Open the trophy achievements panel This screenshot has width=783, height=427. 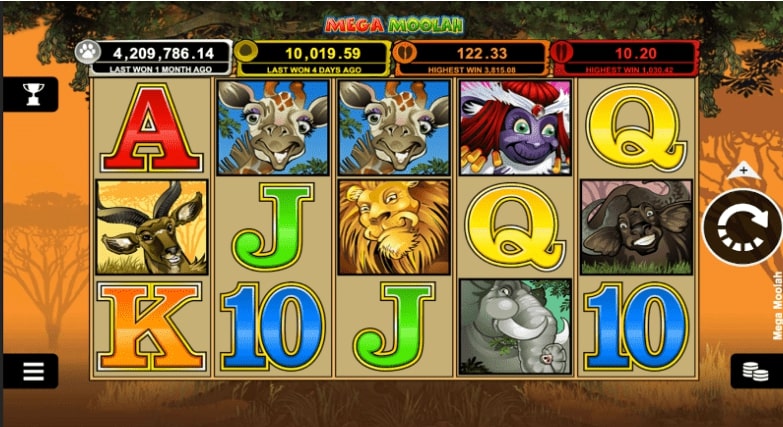click(33, 95)
